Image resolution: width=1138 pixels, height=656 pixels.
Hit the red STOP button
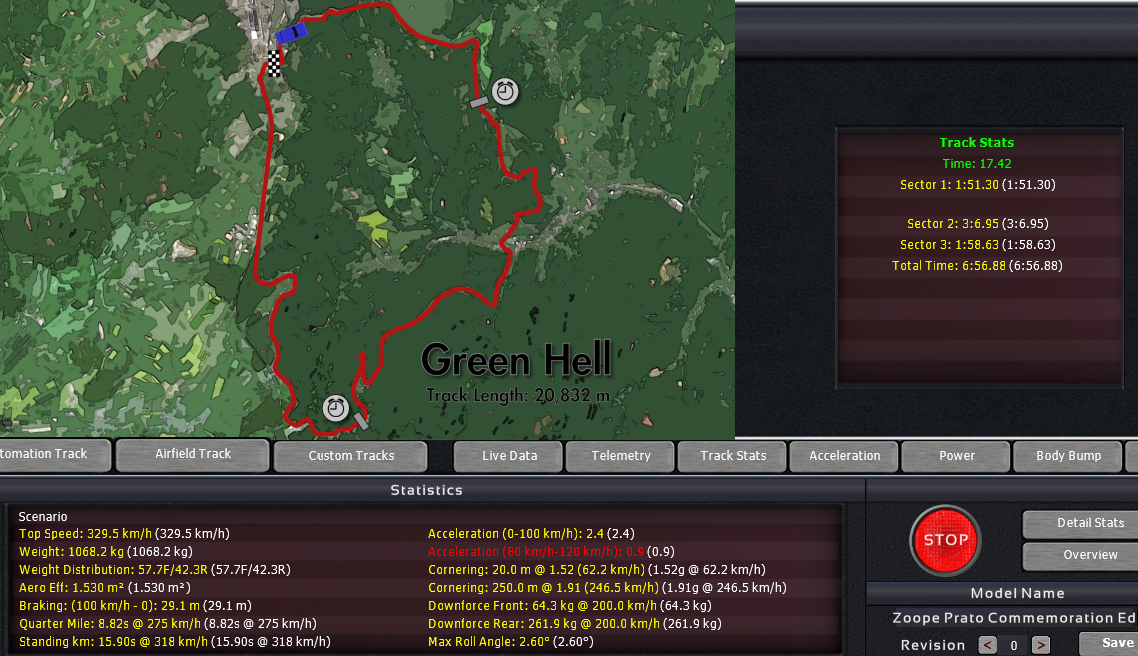945,540
